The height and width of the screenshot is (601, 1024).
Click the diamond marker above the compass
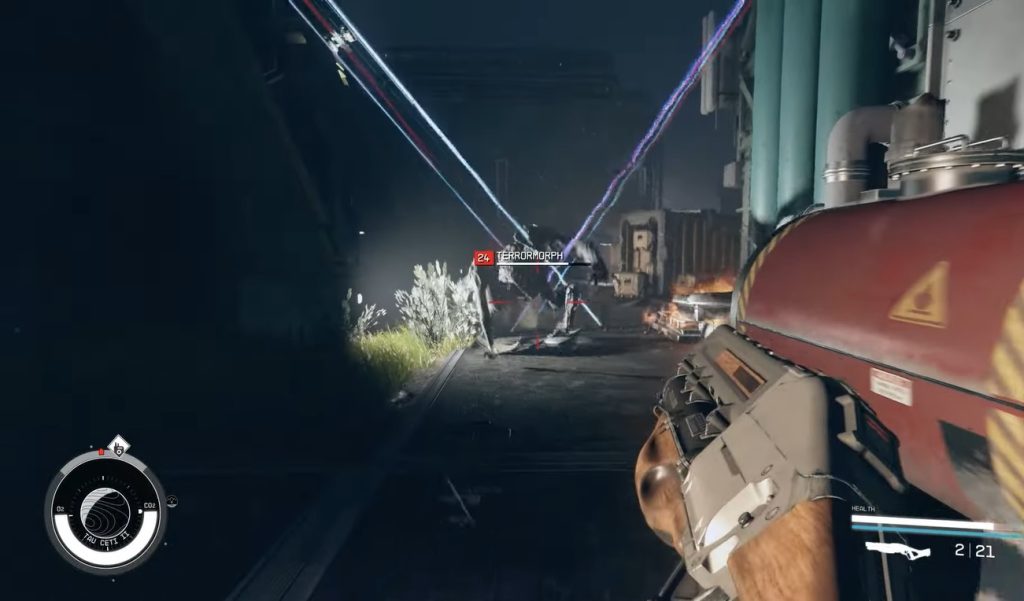click(x=118, y=442)
